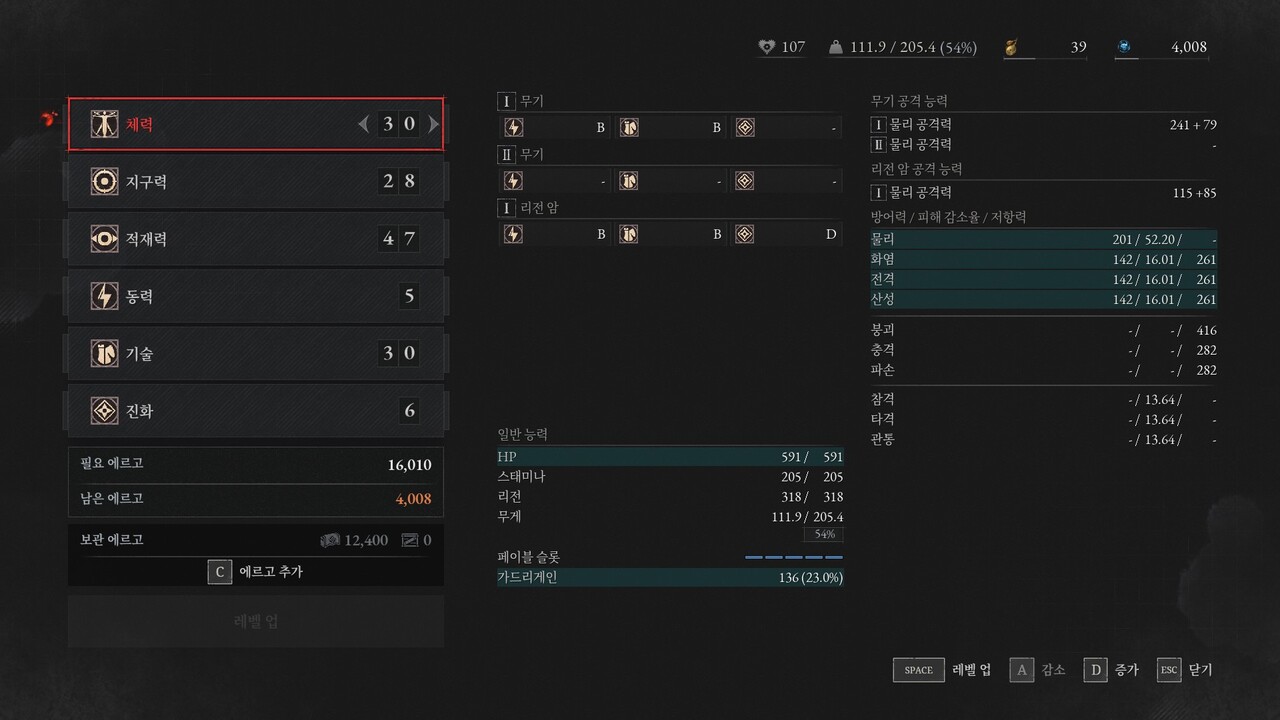Click the weight icon in the top bar
The height and width of the screenshot is (720, 1280).
pyautogui.click(x=836, y=46)
